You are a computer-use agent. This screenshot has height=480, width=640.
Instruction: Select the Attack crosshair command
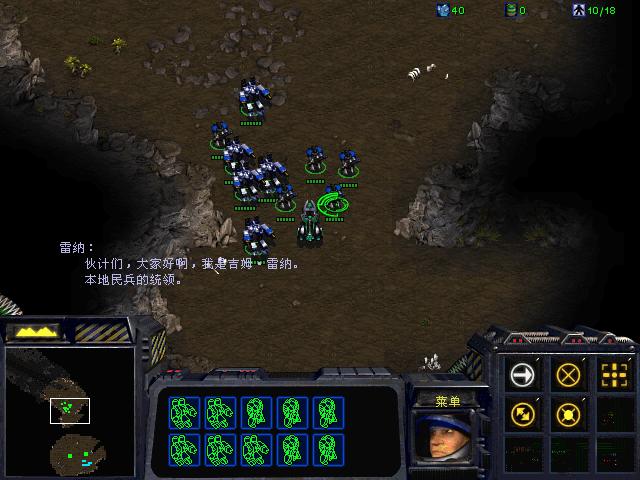tap(612, 376)
